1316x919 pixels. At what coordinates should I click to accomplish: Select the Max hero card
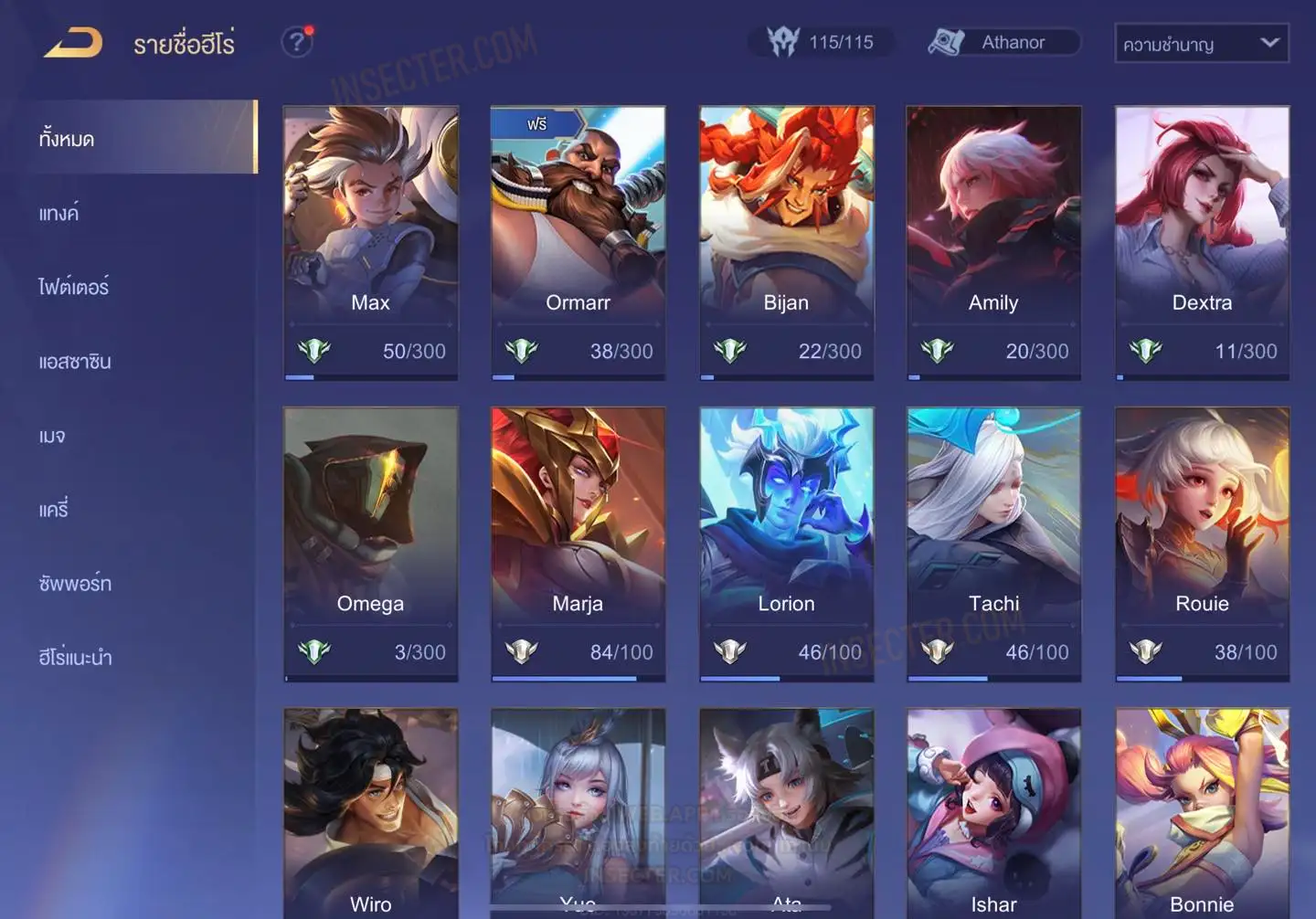tap(370, 239)
